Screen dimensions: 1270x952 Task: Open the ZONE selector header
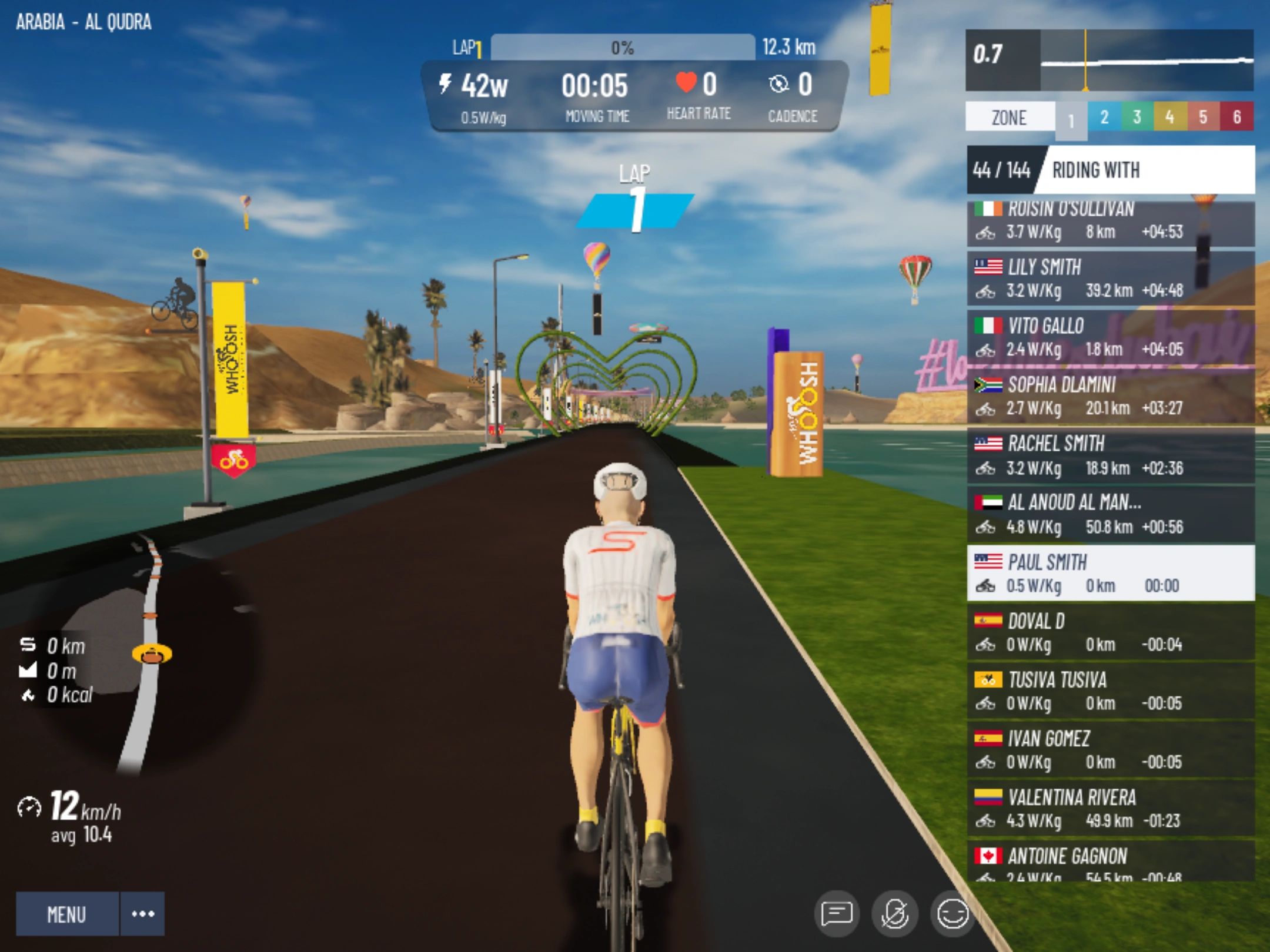point(1009,117)
